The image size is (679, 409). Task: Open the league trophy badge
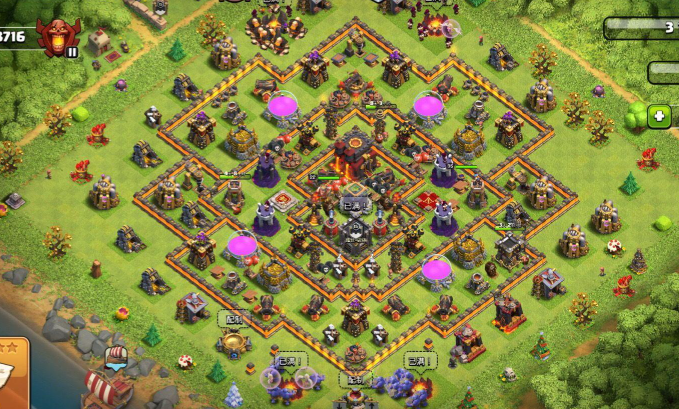point(55,37)
